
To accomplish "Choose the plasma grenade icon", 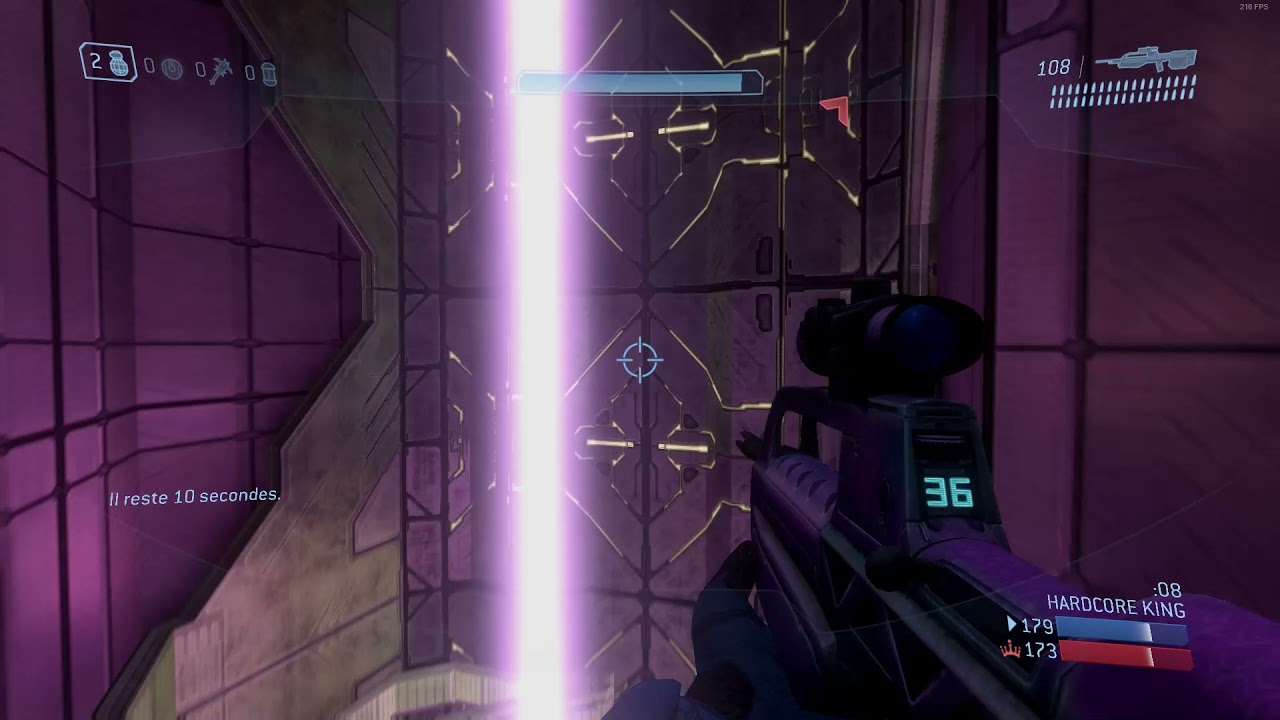I will (172, 69).
